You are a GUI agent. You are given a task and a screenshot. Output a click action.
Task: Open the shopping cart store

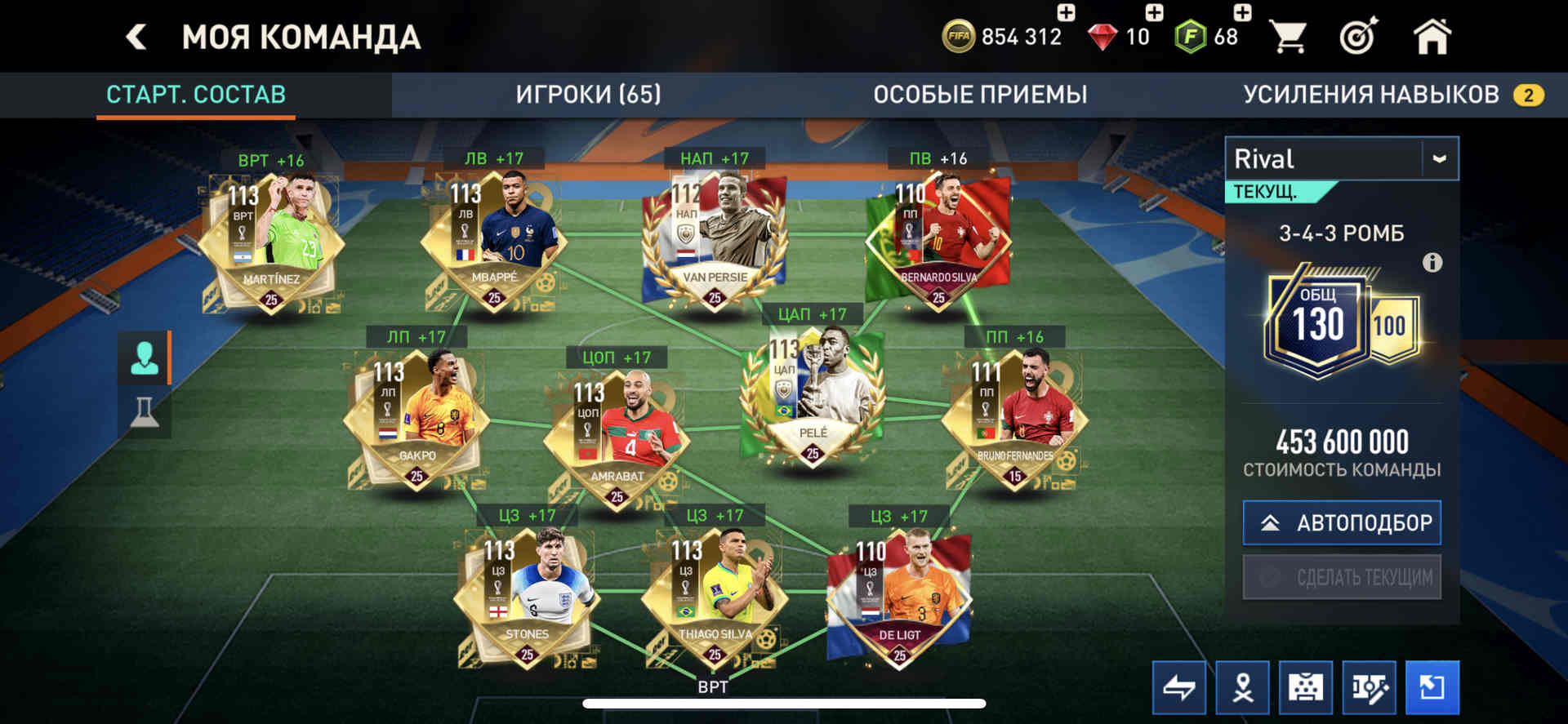tap(1288, 37)
